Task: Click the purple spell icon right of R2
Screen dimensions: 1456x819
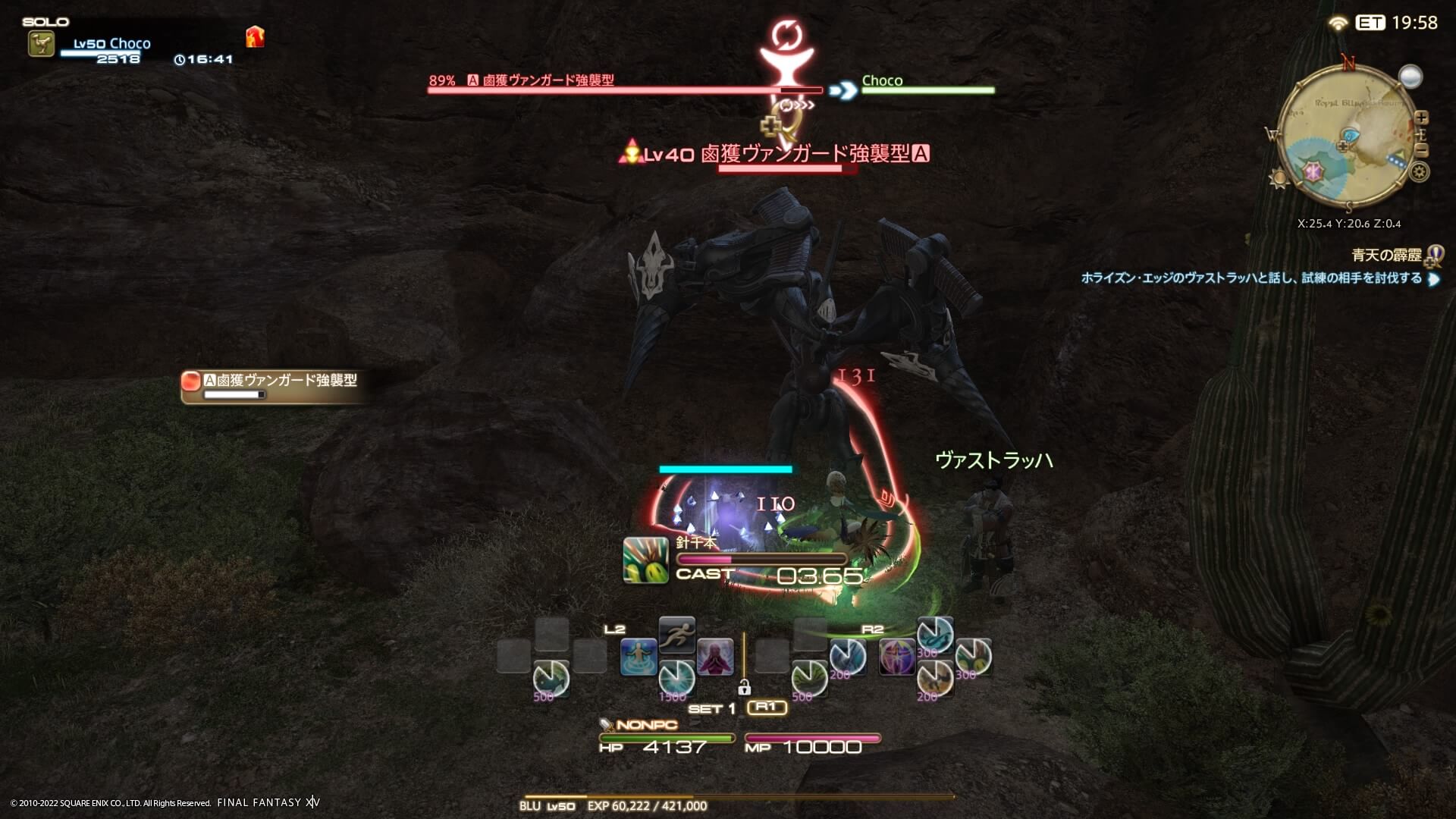Action: (896, 657)
